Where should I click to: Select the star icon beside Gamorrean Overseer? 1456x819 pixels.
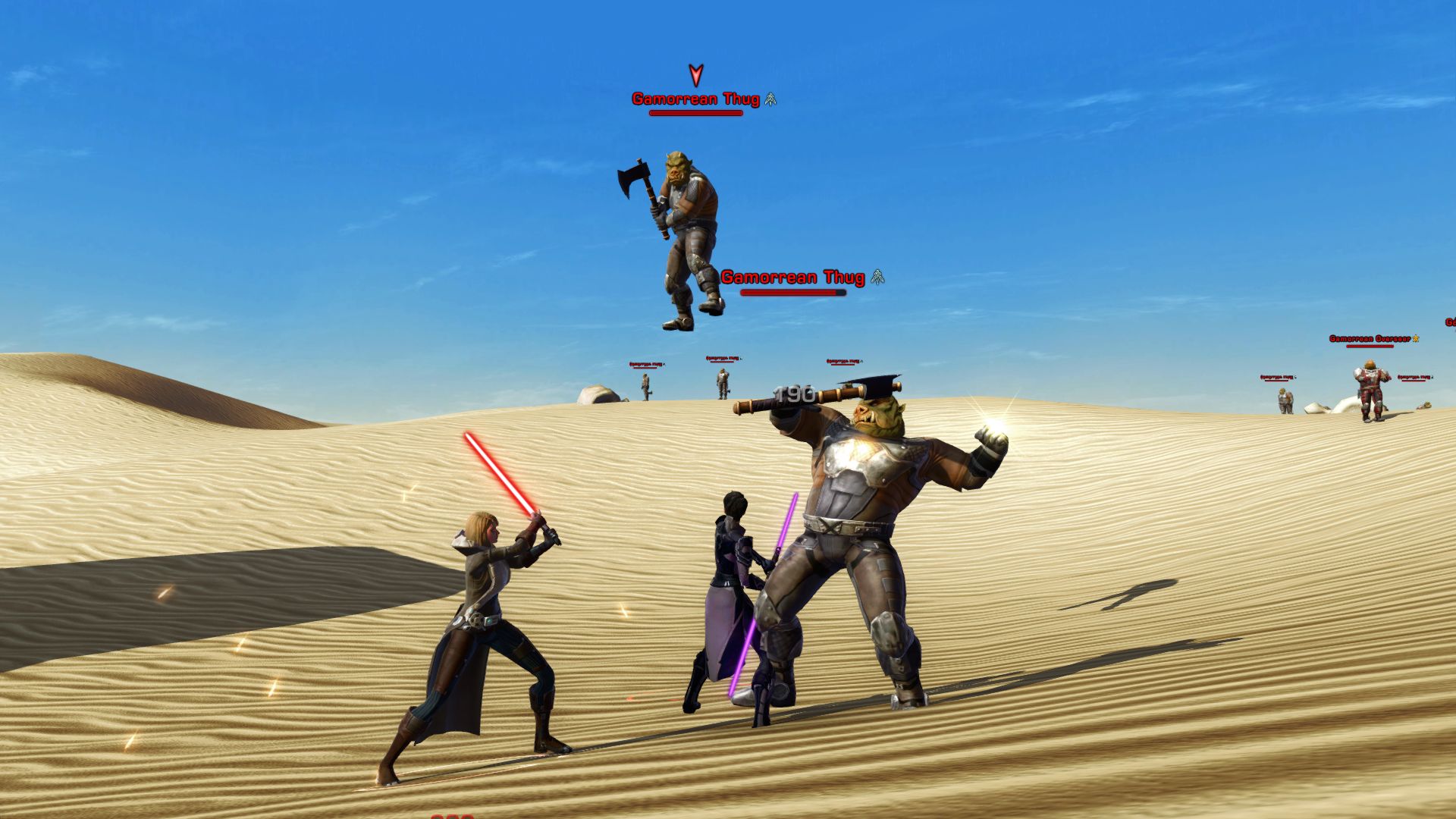point(1416,338)
